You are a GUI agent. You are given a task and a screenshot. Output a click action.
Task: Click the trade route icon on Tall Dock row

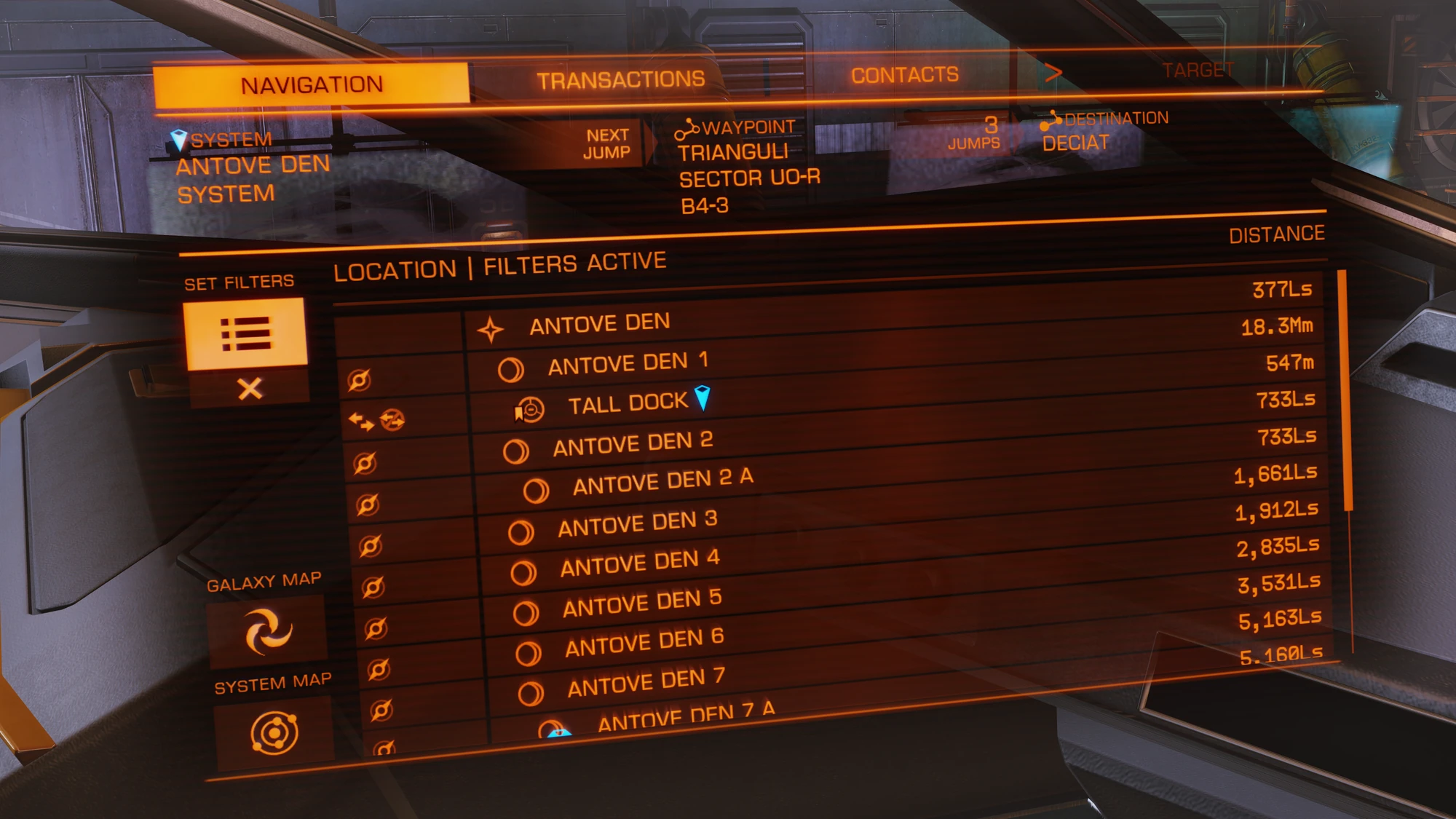pos(393,420)
